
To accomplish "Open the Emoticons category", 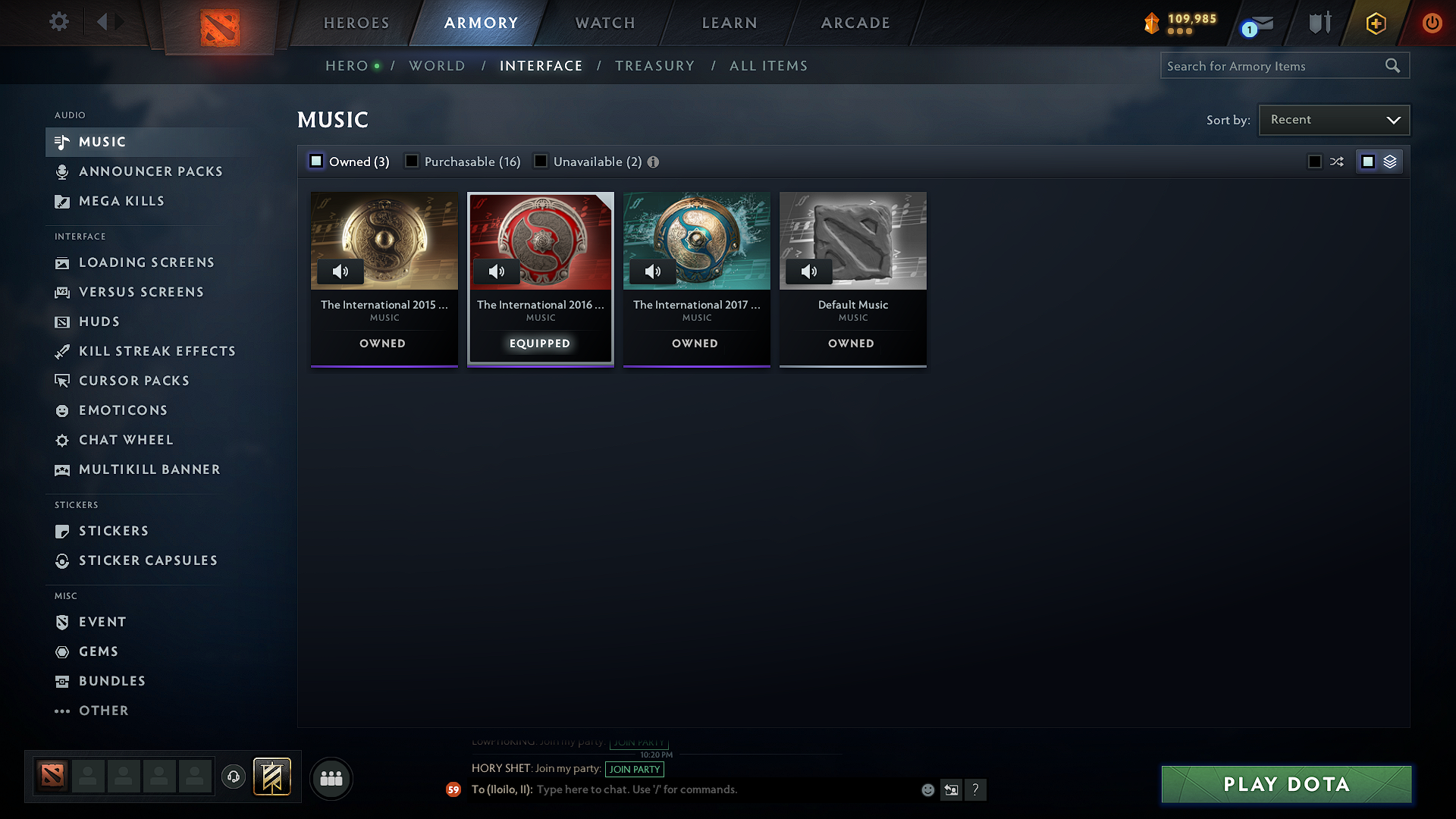I will click(x=123, y=409).
